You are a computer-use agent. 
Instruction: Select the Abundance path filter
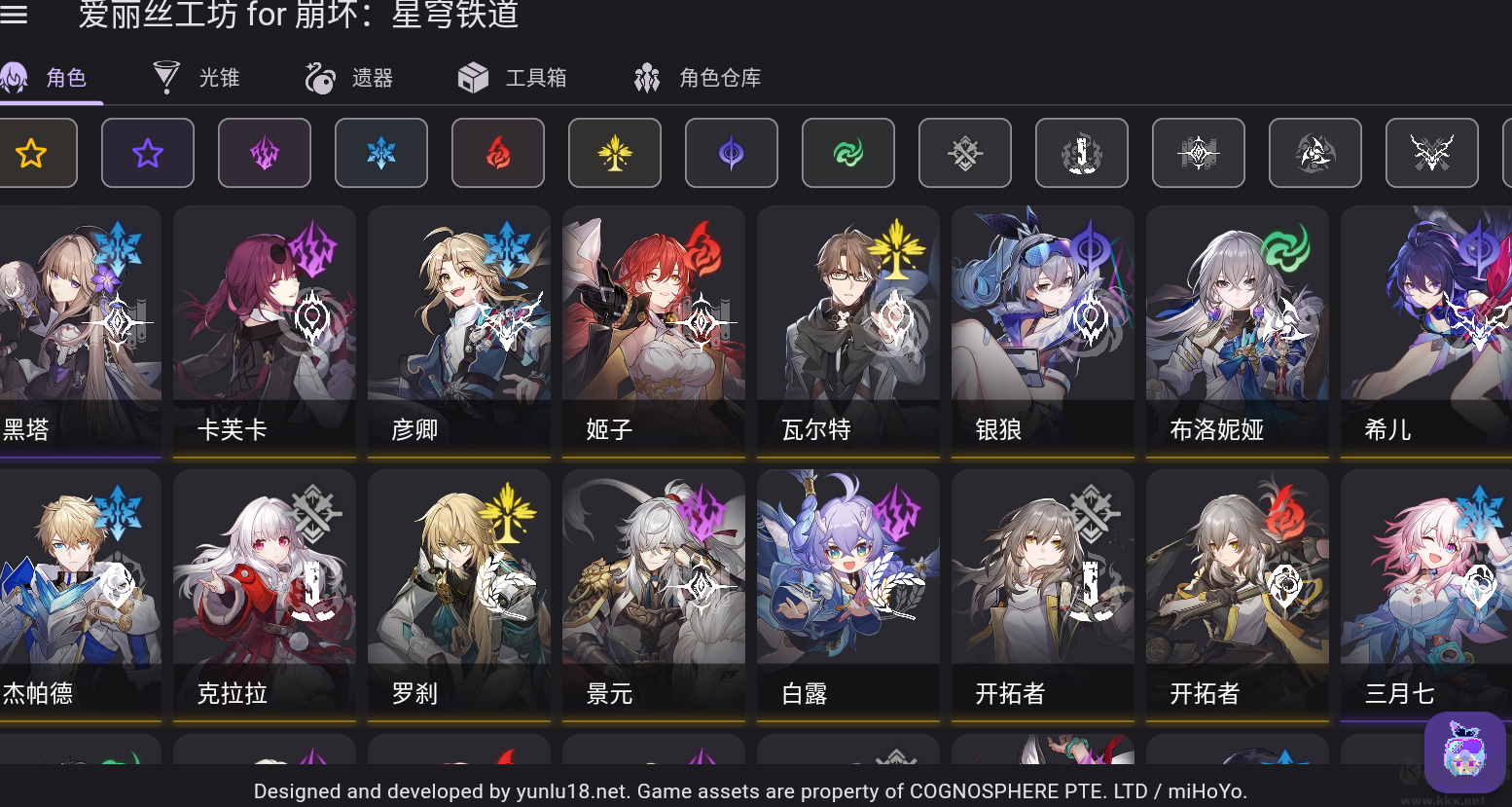pyautogui.click(x=1509, y=153)
